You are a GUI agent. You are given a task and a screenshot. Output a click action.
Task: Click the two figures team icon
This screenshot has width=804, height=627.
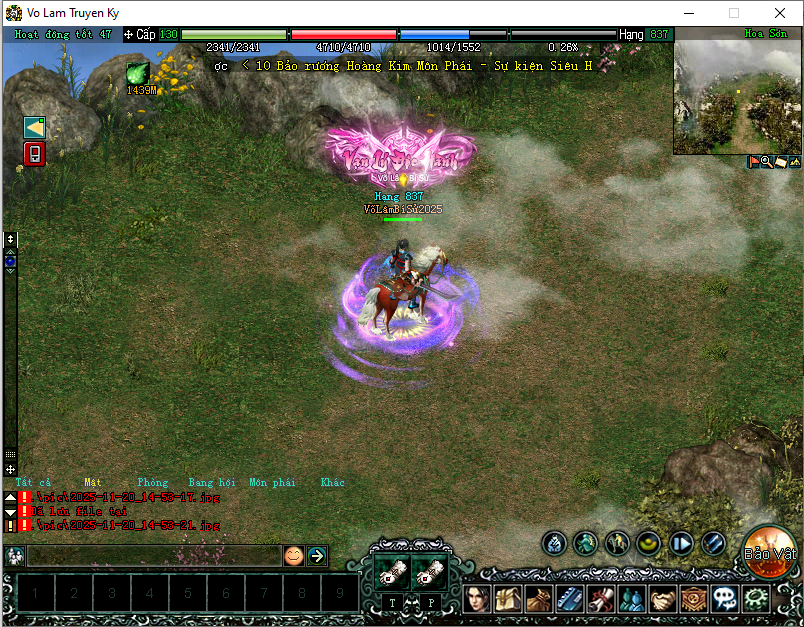click(632, 598)
